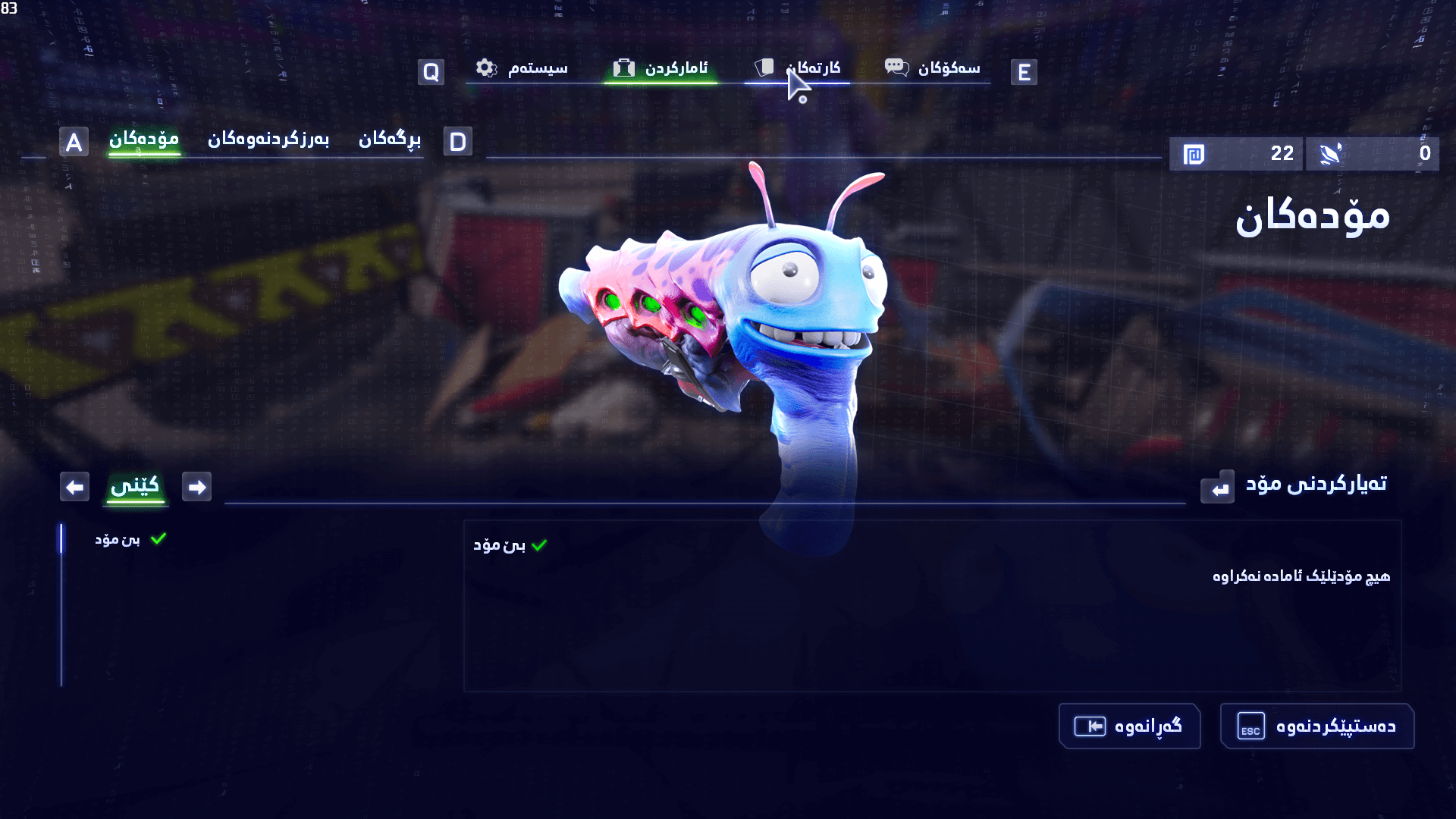The width and height of the screenshot is (1456, 819).
Task: Open the سیستەم (System) tab
Action: [522, 69]
